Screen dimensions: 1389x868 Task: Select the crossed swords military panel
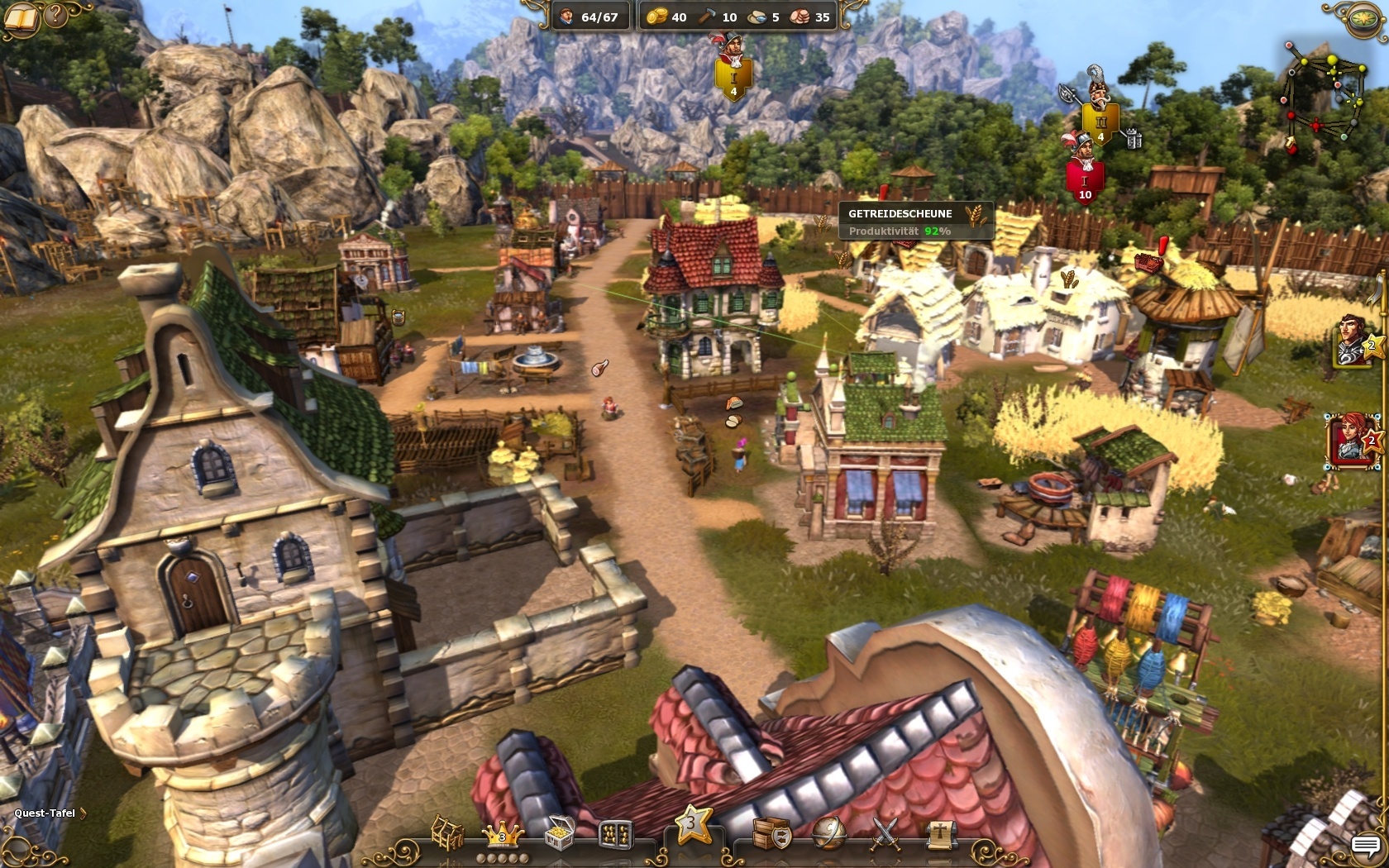885,833
